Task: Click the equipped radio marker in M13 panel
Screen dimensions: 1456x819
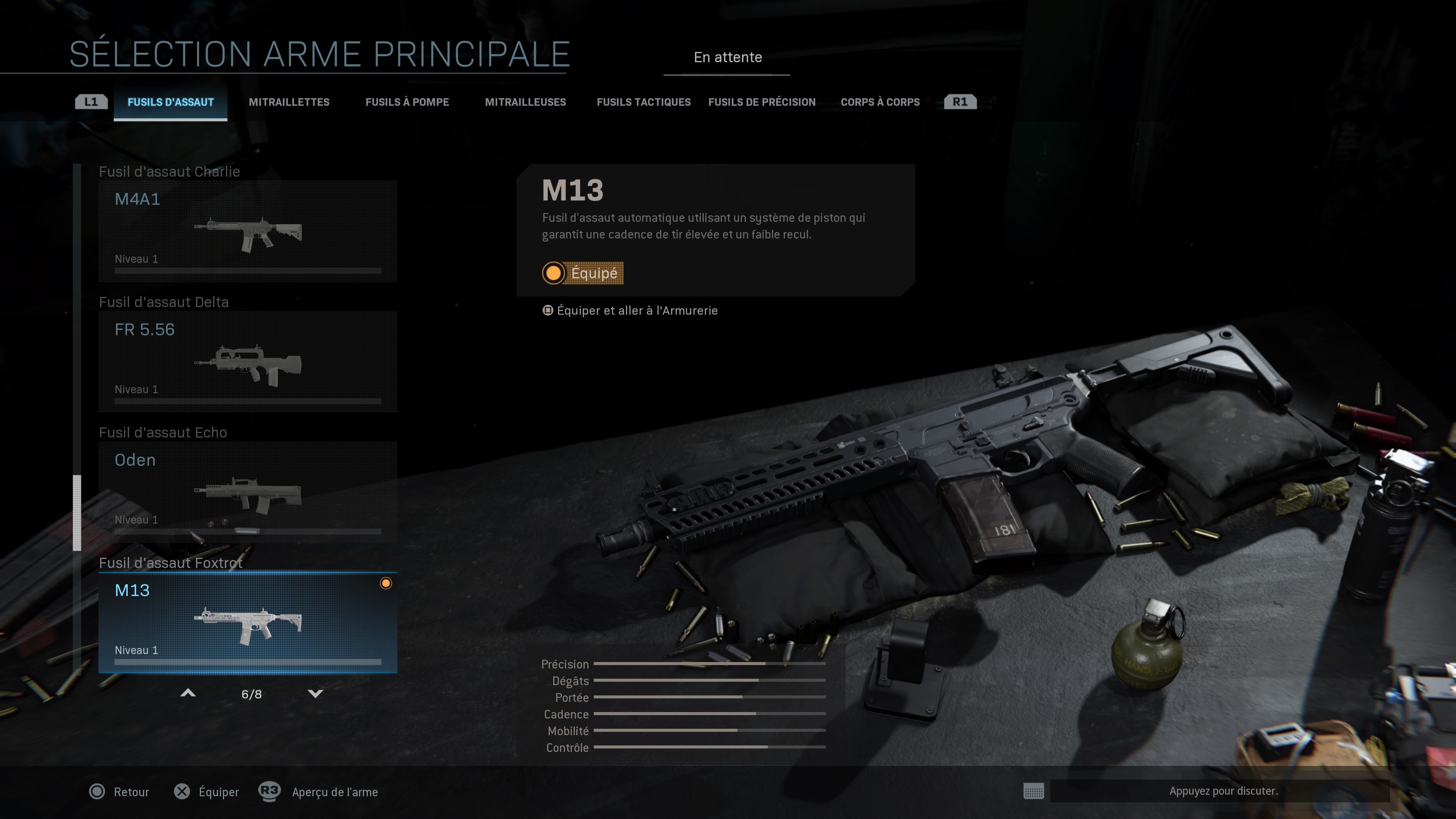Action: click(553, 273)
